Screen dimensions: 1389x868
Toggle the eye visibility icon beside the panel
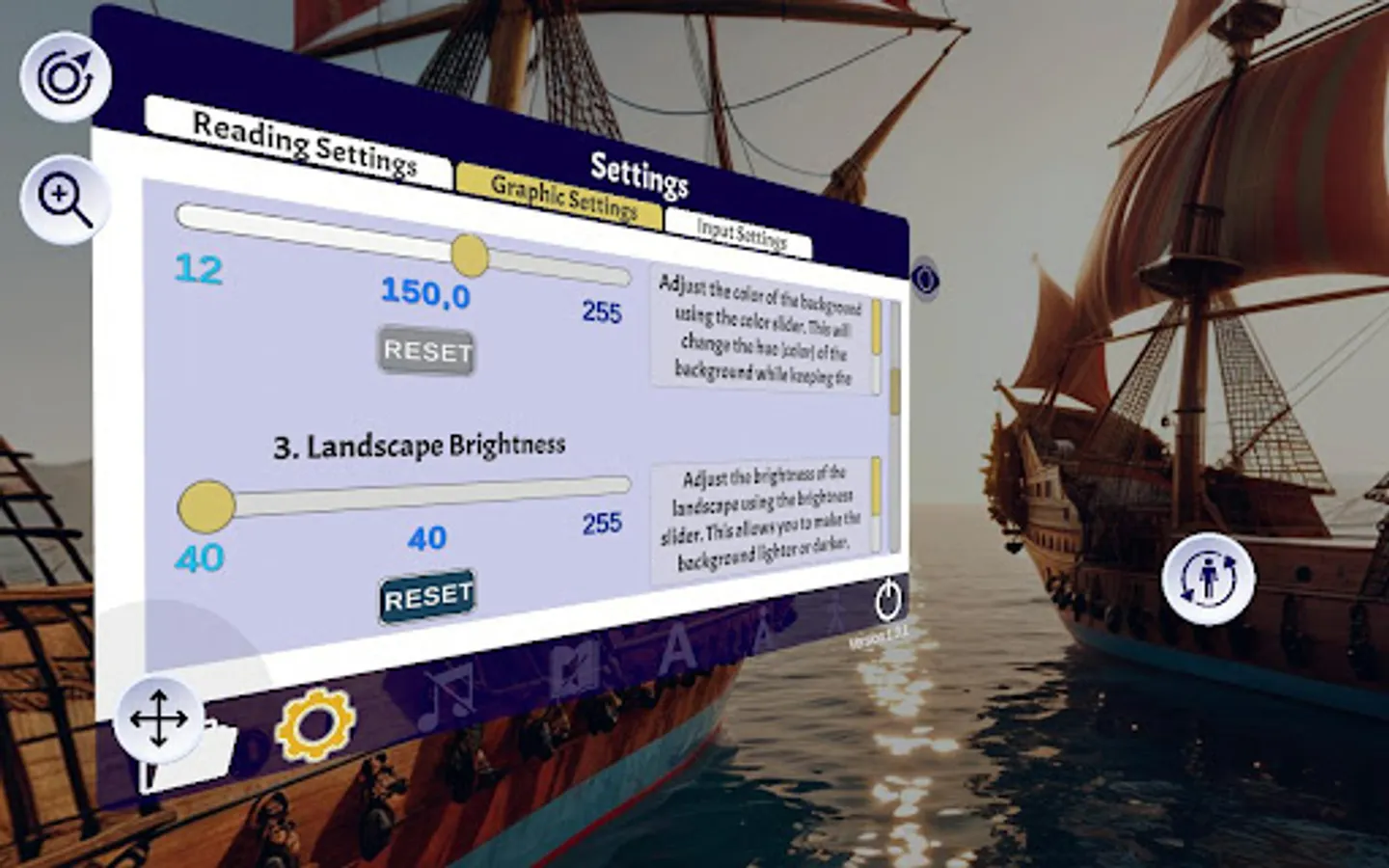928,280
